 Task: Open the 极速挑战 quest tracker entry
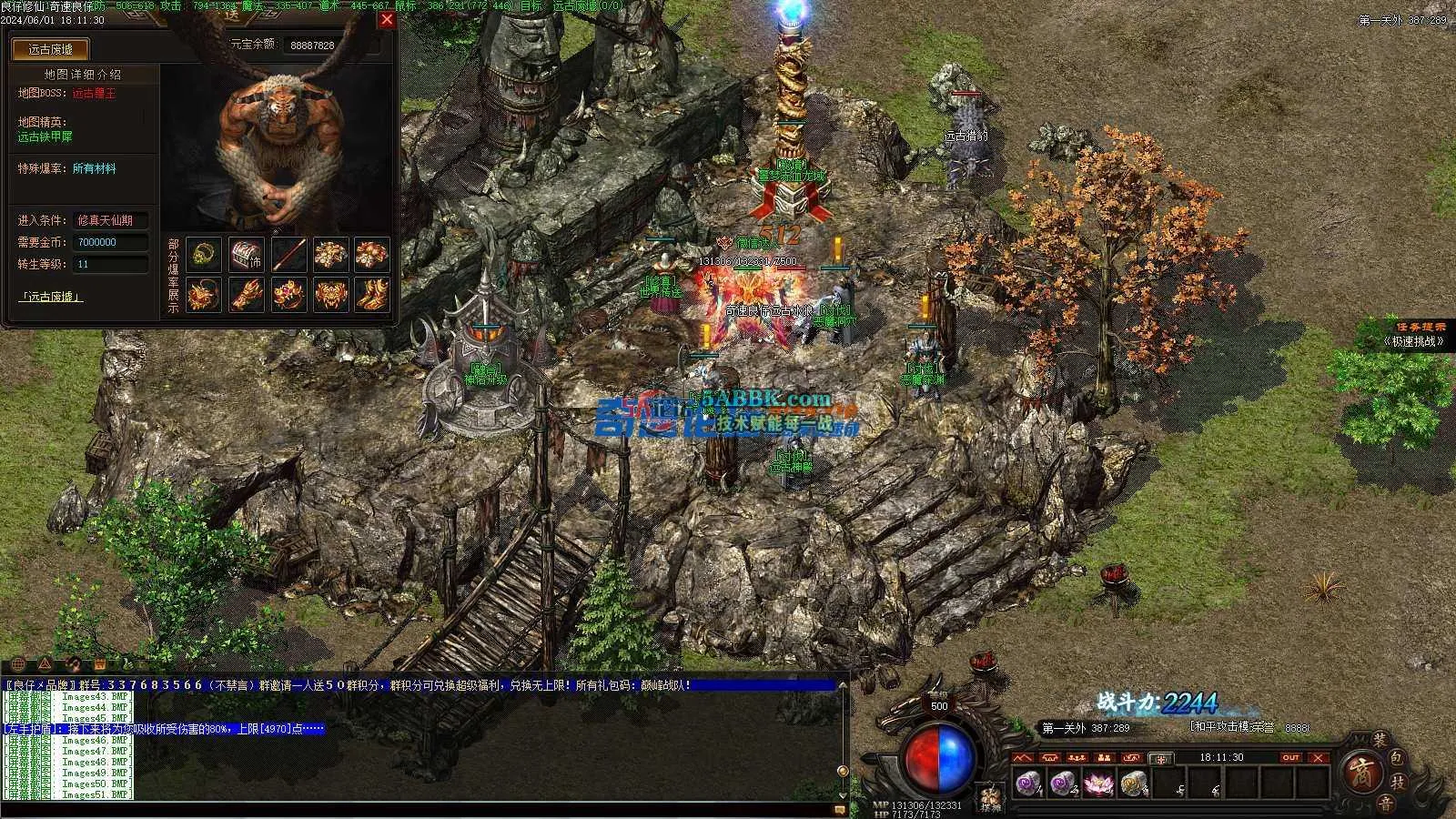(1413, 341)
